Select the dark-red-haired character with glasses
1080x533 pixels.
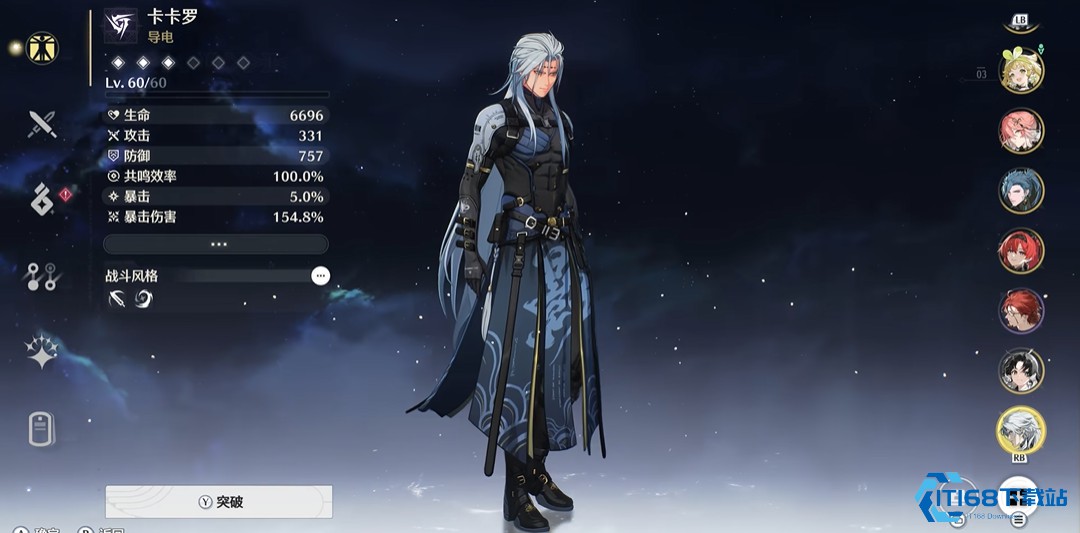tap(1021, 311)
